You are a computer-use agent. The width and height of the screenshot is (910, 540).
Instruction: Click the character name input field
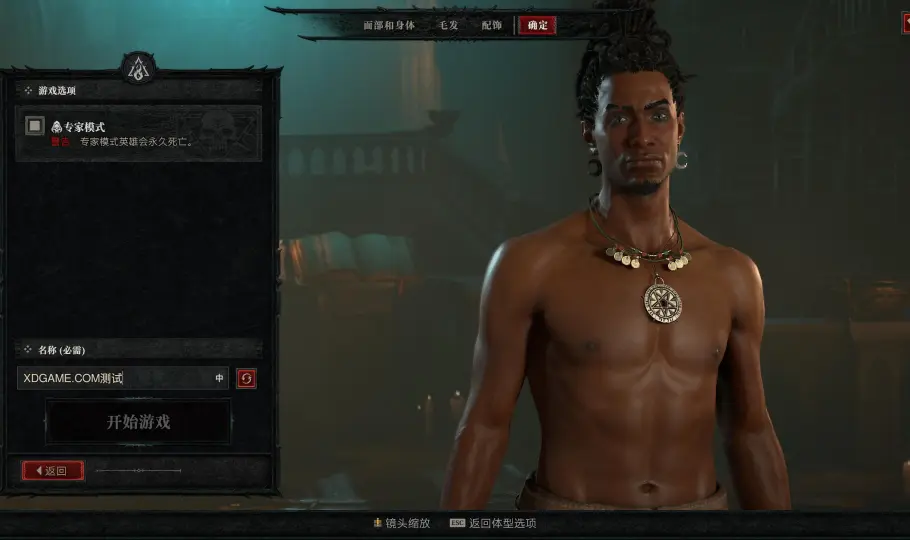(x=115, y=378)
